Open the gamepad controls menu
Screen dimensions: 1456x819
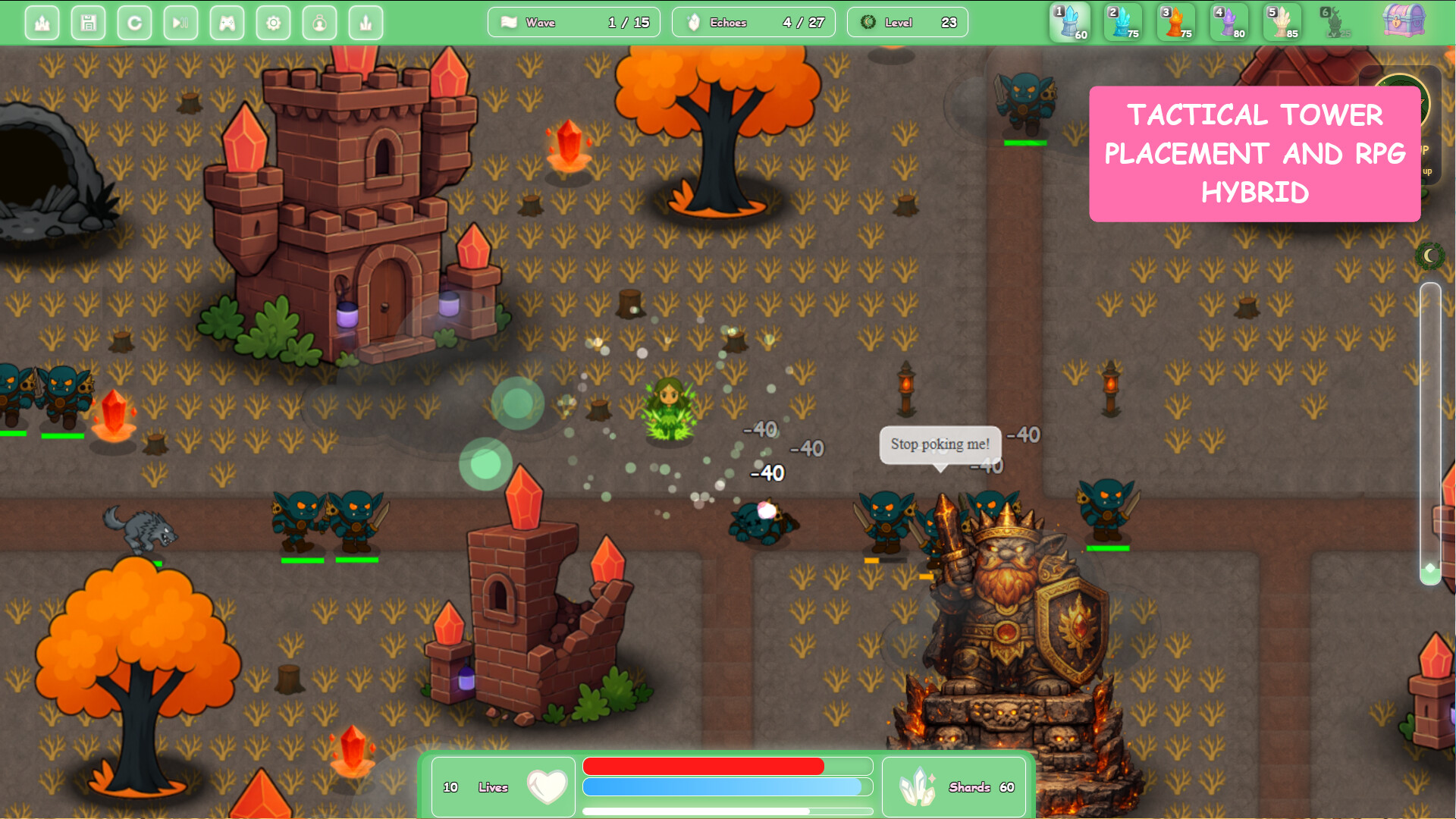click(227, 23)
